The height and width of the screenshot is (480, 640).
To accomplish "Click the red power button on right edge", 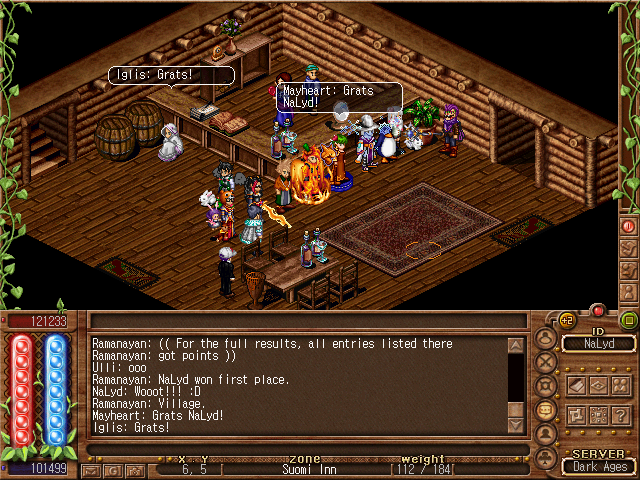I will point(629,226).
